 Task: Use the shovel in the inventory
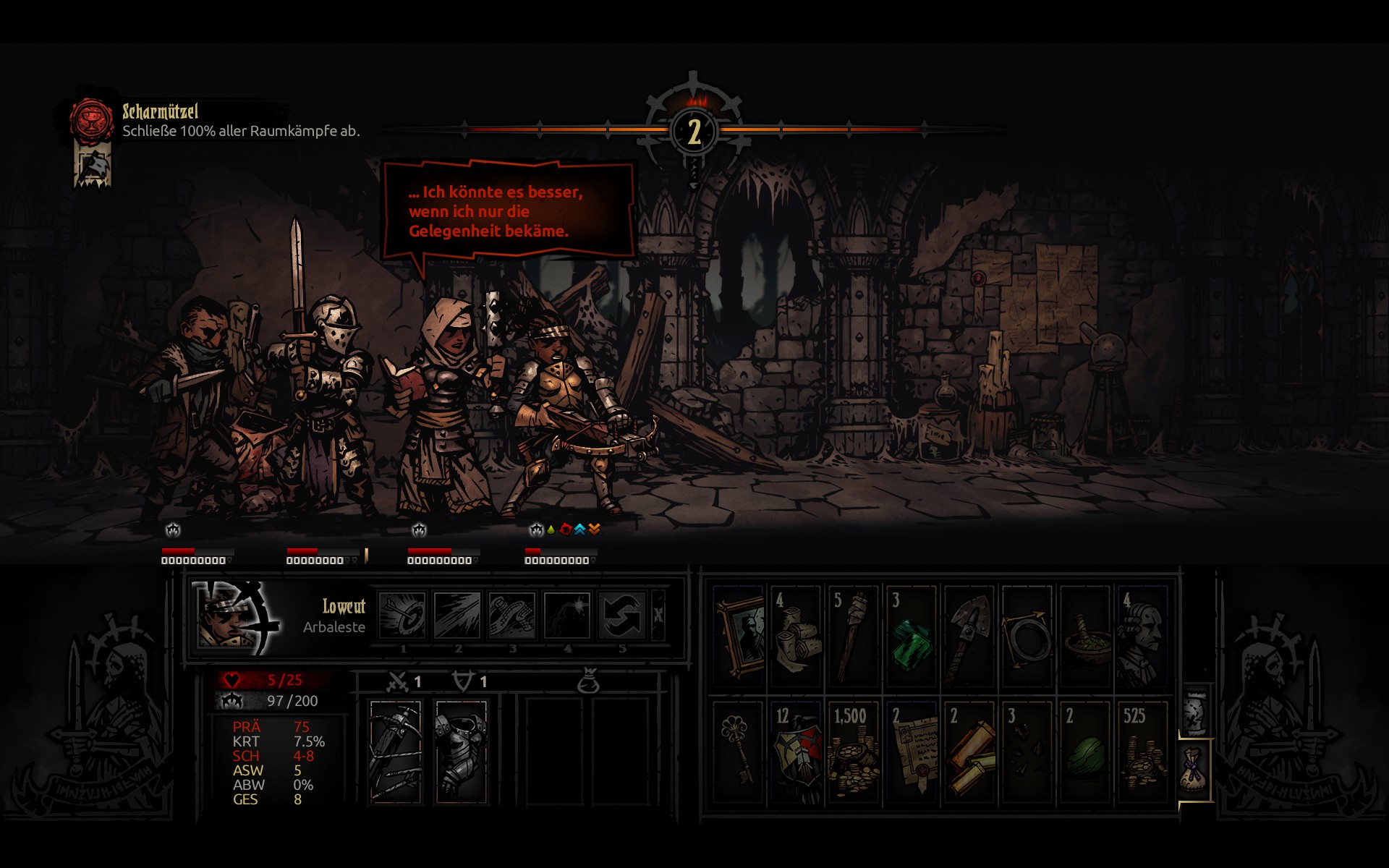pos(969,635)
